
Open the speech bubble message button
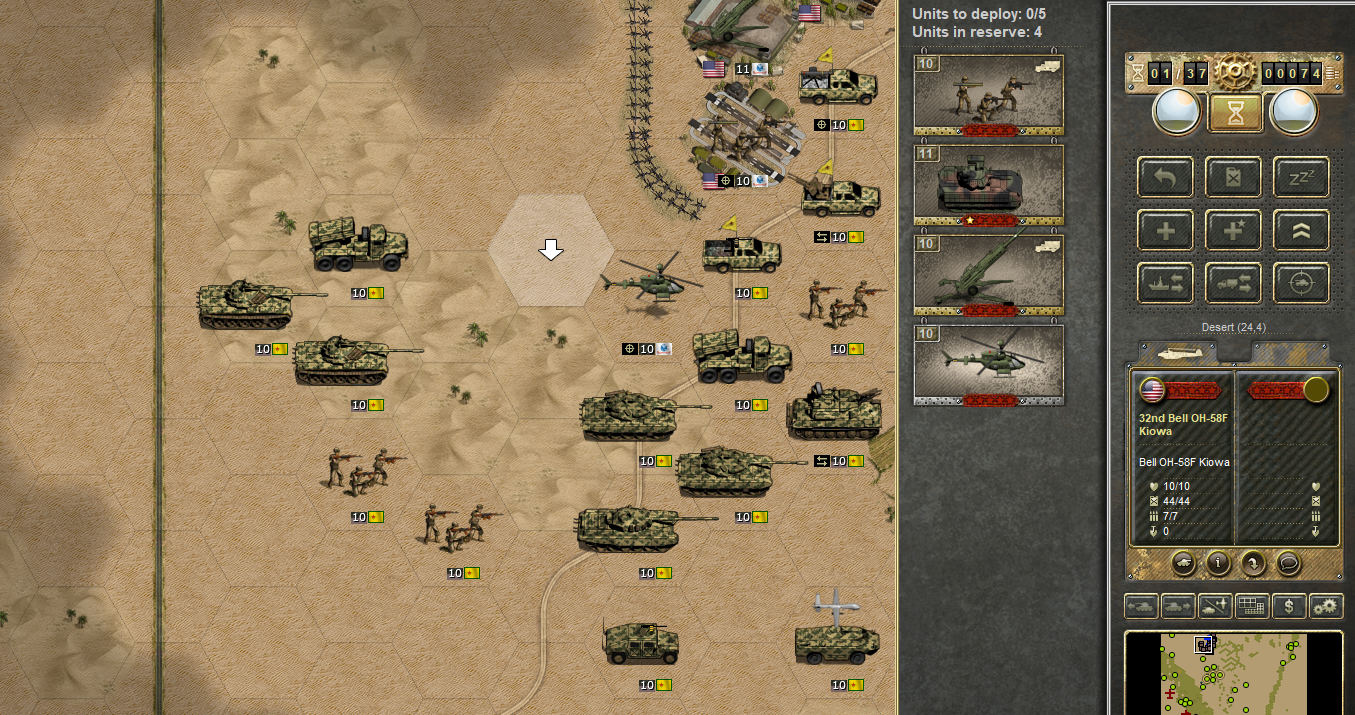tap(1288, 562)
